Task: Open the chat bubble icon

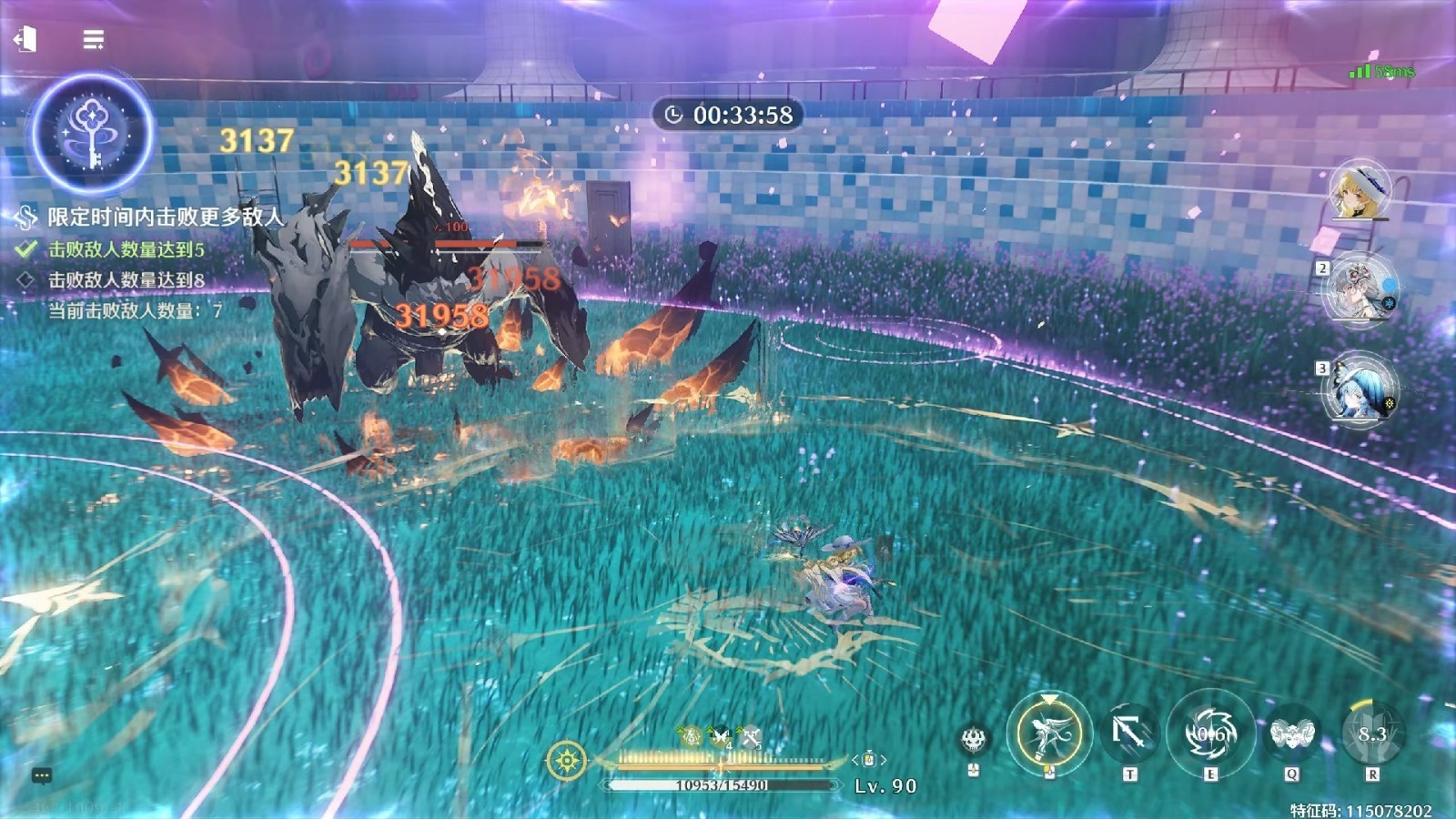Action: [42, 775]
